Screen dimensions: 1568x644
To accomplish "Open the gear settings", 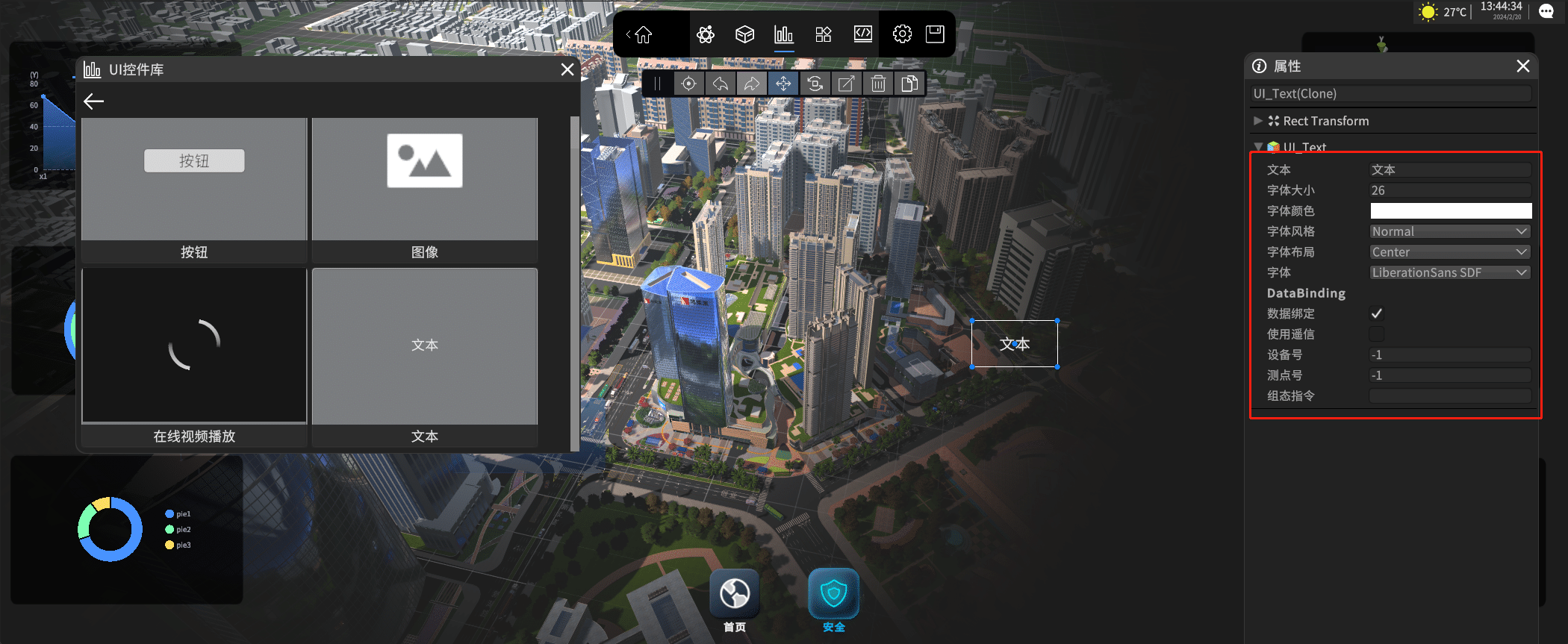I will pyautogui.click(x=902, y=34).
